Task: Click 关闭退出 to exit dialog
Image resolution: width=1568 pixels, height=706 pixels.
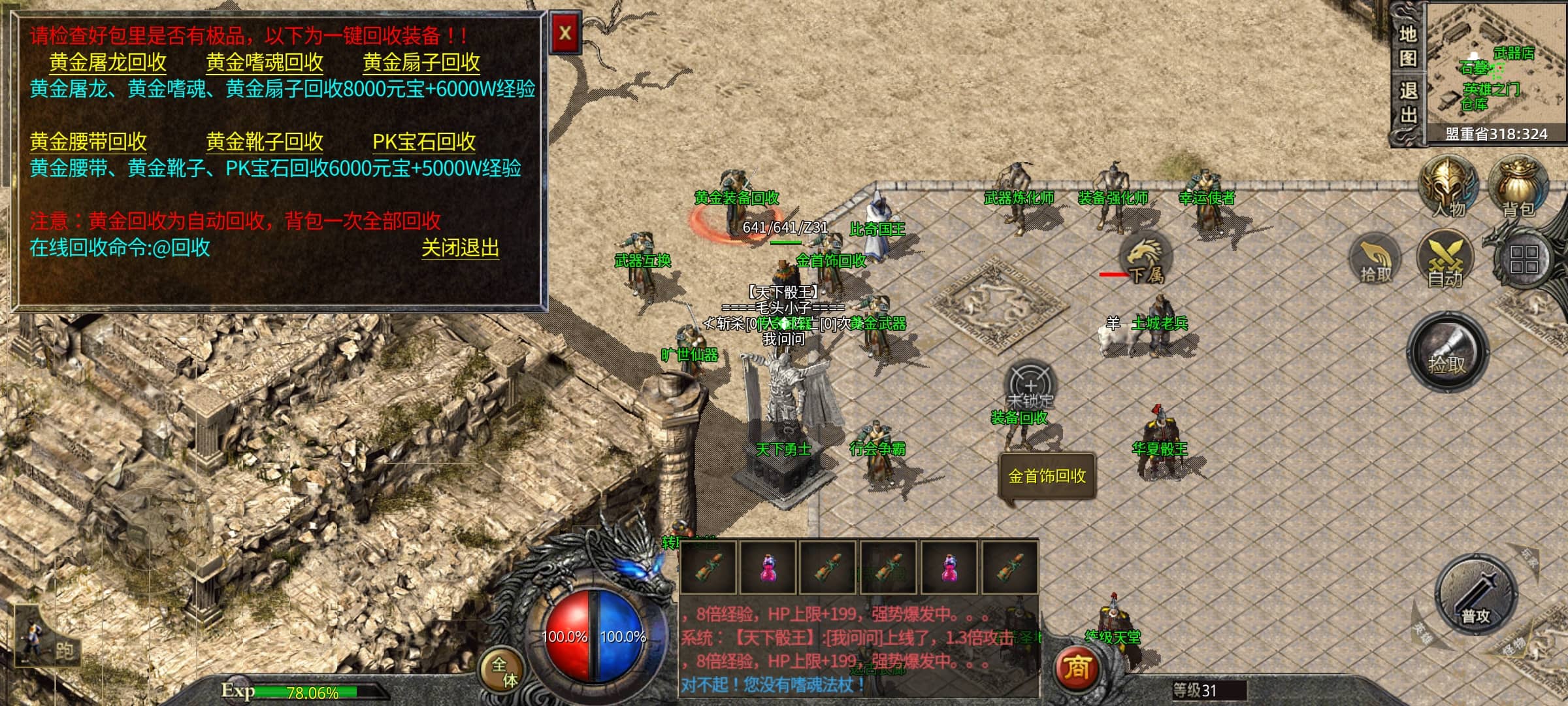Action: 460,248
